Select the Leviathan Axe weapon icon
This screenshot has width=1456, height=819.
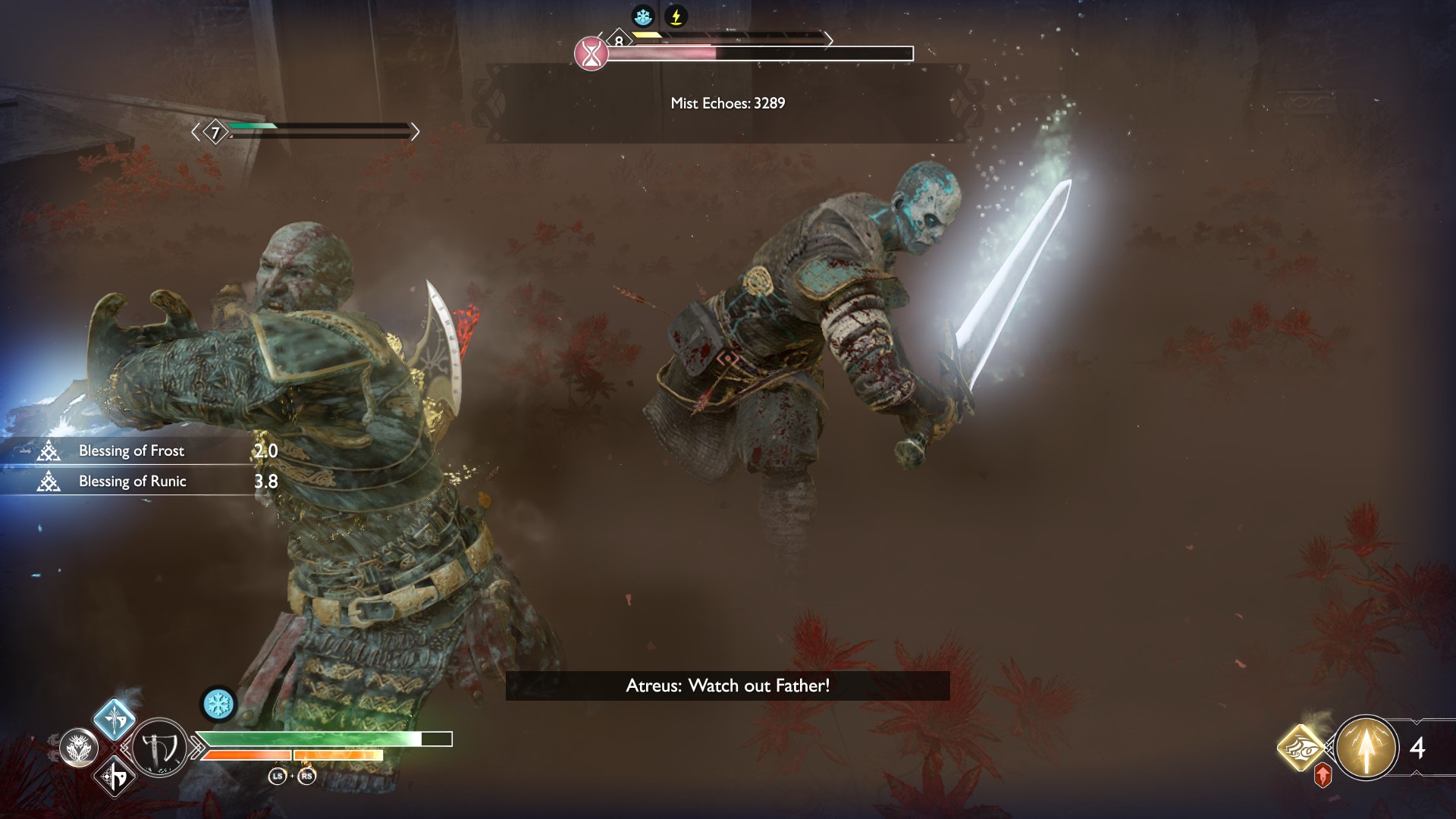[160, 748]
